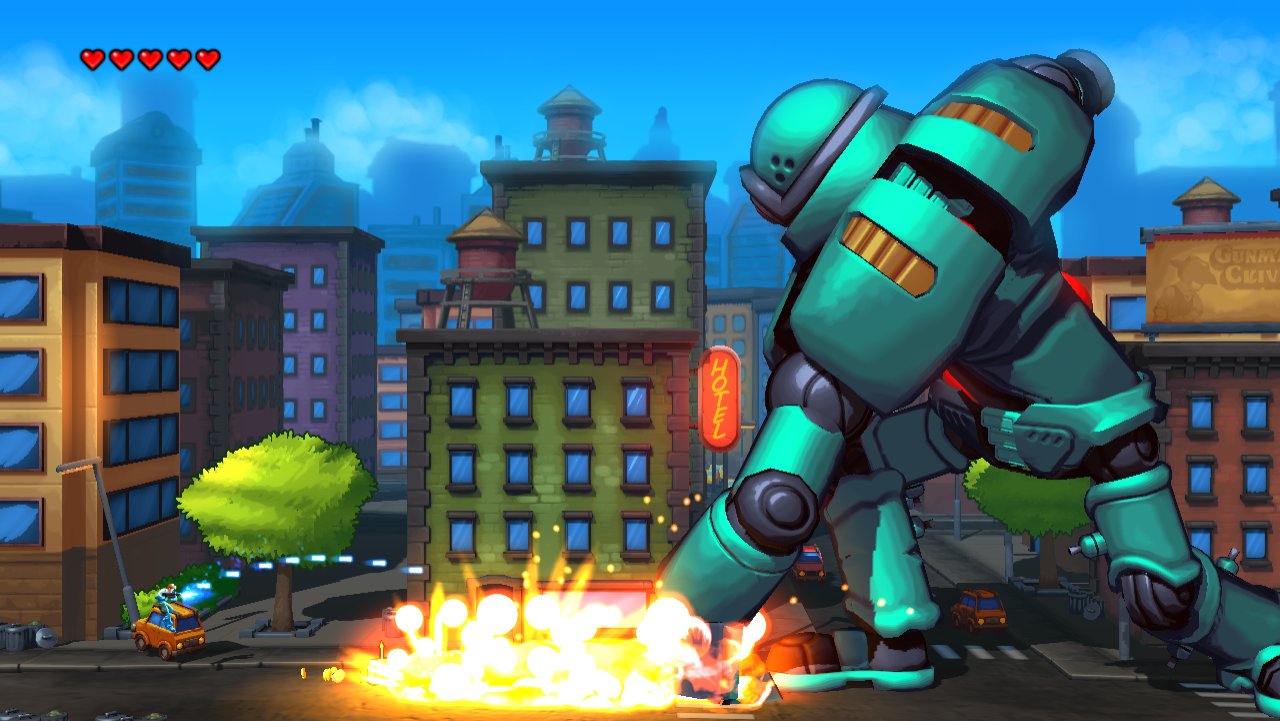Click the last heart in the health bar

[206, 57]
